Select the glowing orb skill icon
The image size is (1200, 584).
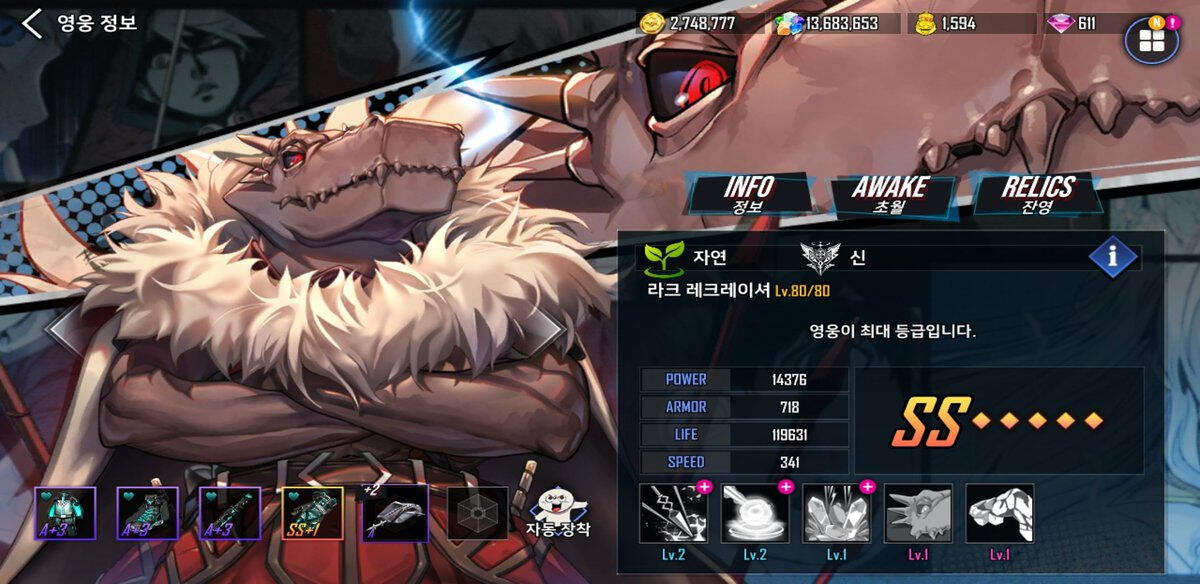coord(755,514)
